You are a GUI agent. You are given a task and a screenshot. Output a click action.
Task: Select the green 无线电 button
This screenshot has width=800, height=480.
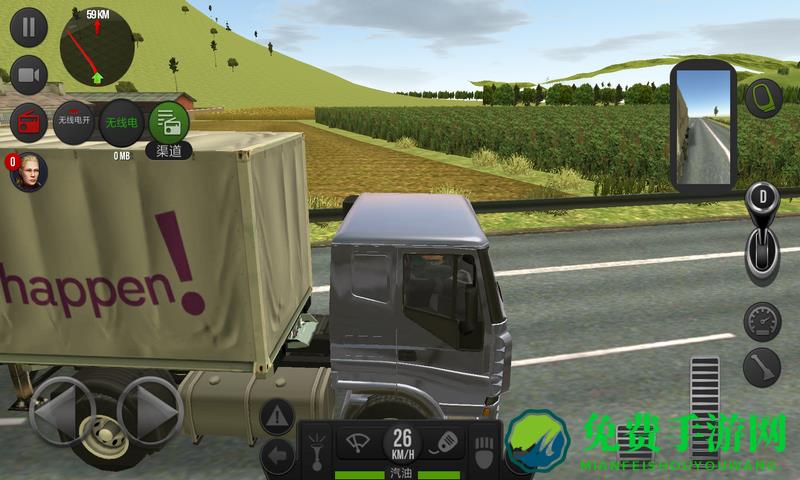(x=122, y=122)
